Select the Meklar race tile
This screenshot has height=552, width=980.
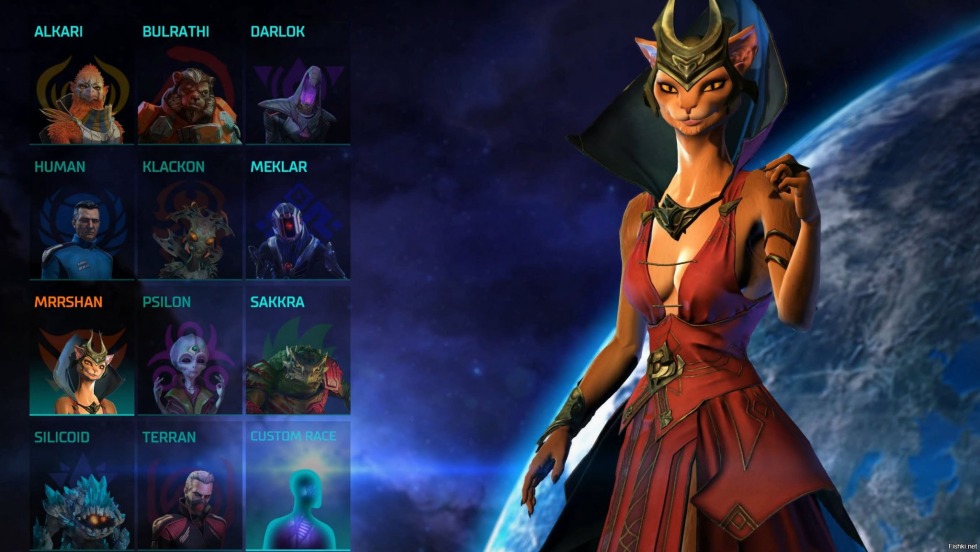(x=296, y=232)
